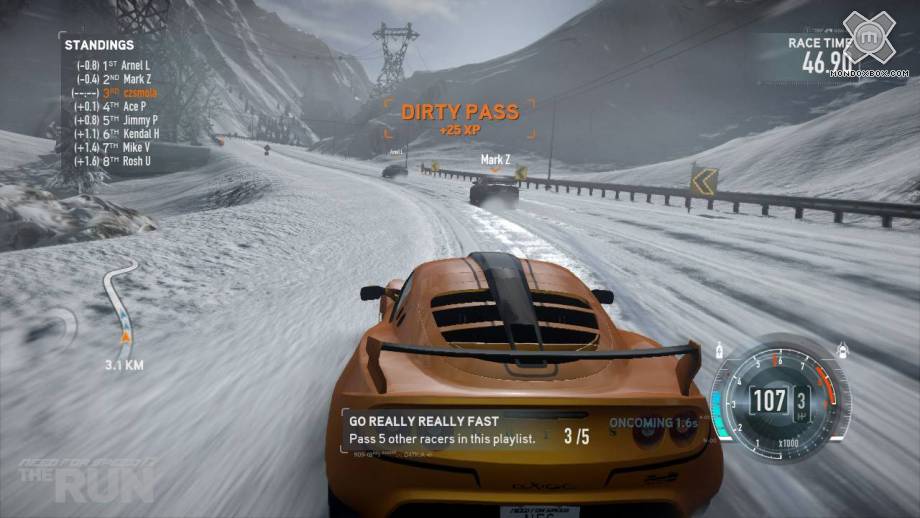Select Mark Z's row in the standings
Viewport: 920px width, 518px height.
[115, 79]
